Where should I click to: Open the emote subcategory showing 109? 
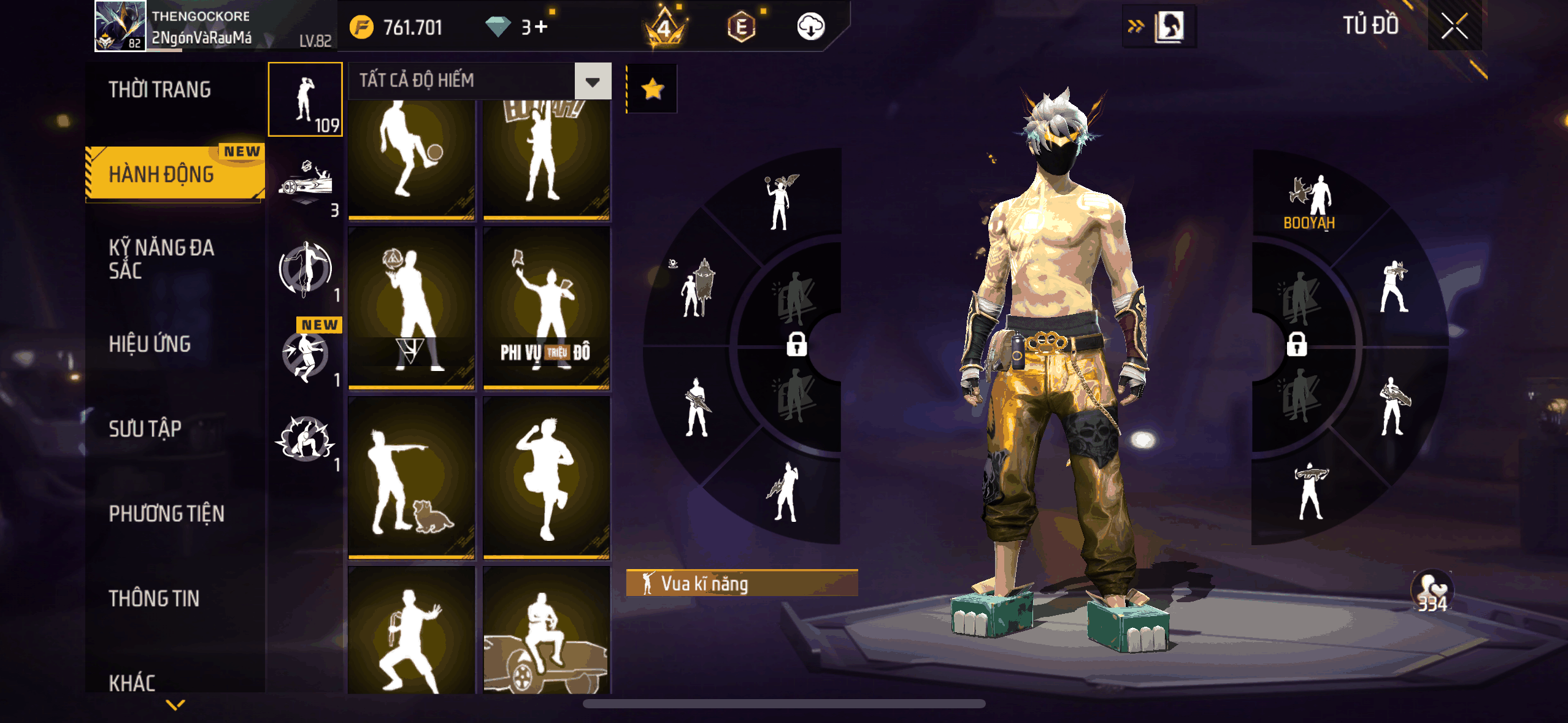tap(306, 99)
